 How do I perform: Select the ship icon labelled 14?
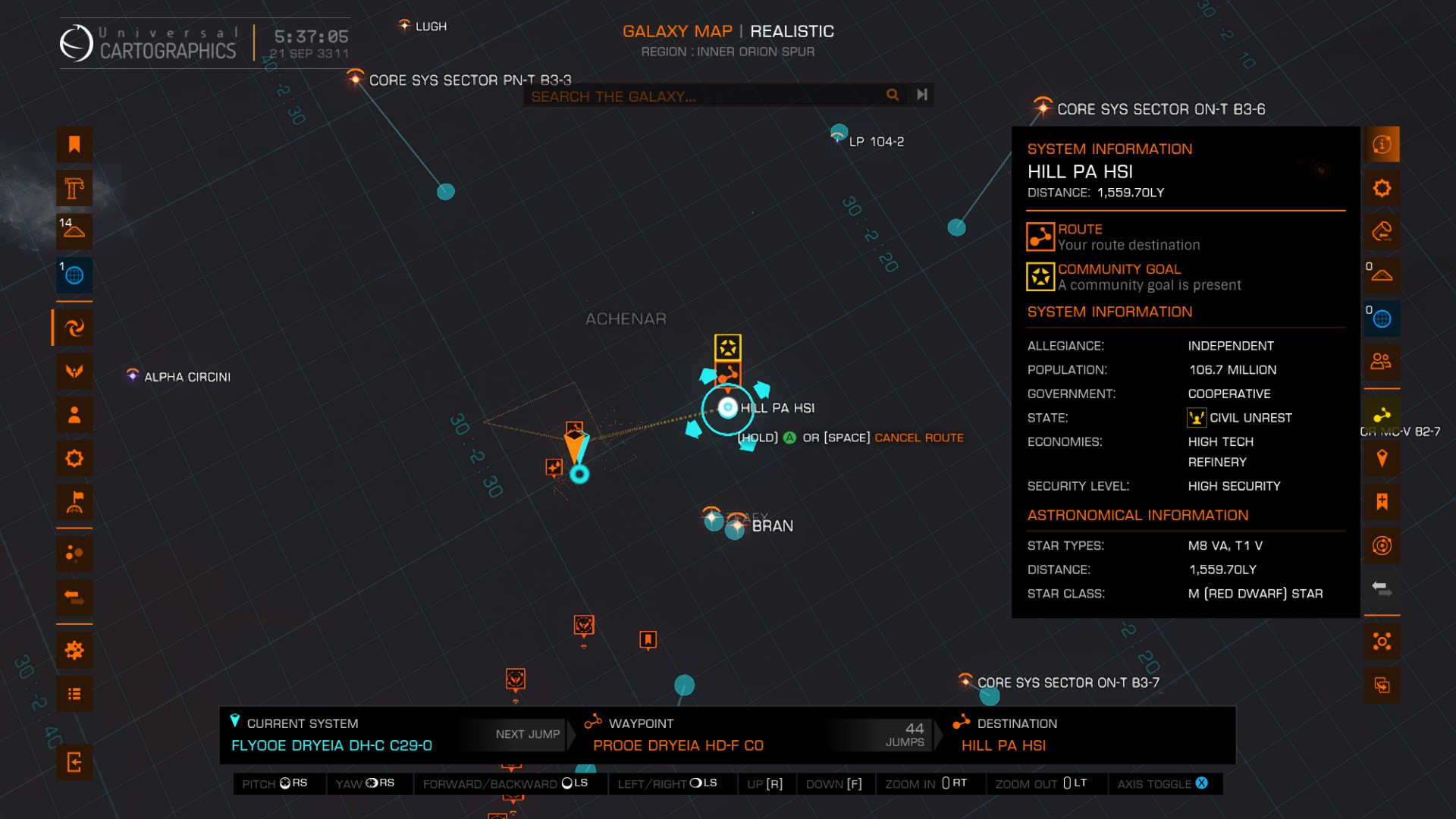tap(74, 231)
